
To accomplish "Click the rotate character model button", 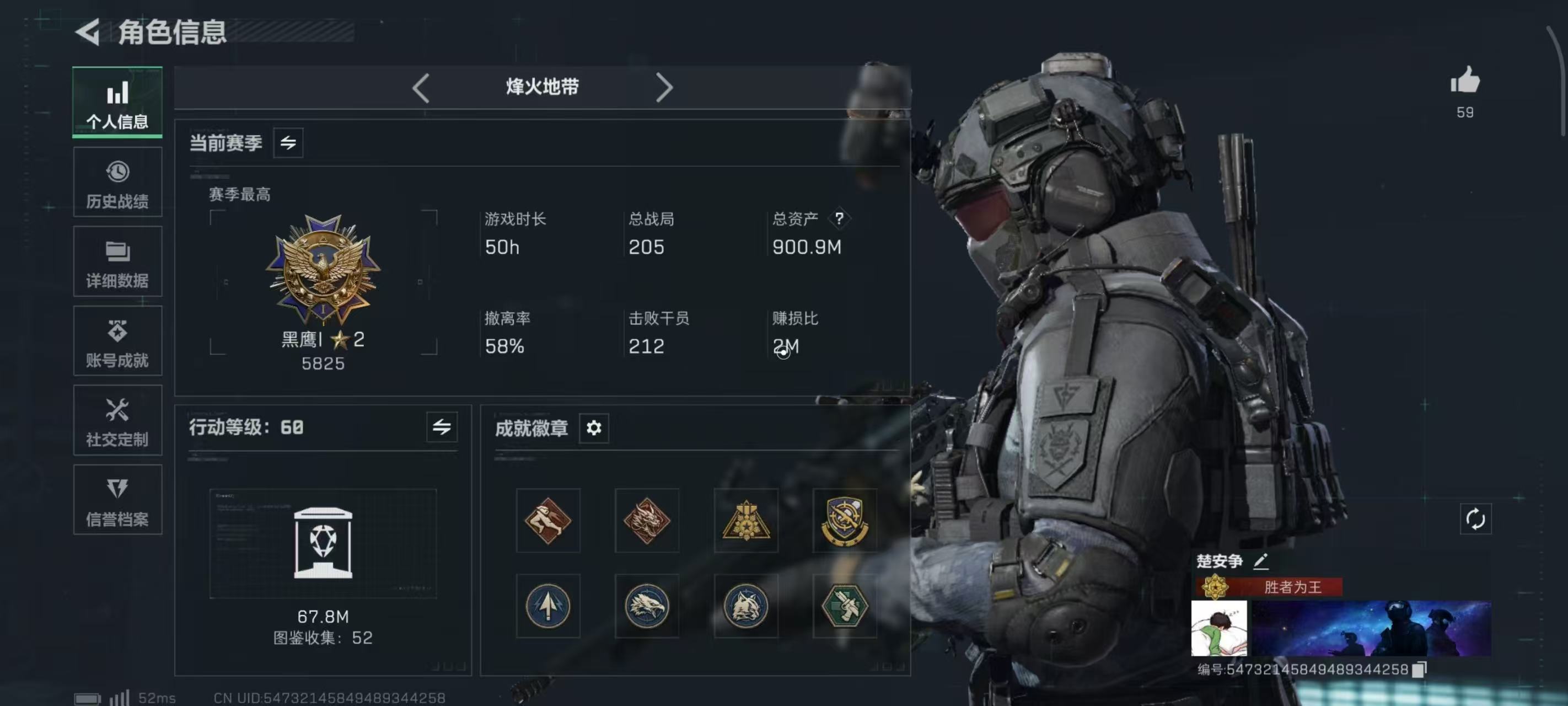I will [1475, 520].
